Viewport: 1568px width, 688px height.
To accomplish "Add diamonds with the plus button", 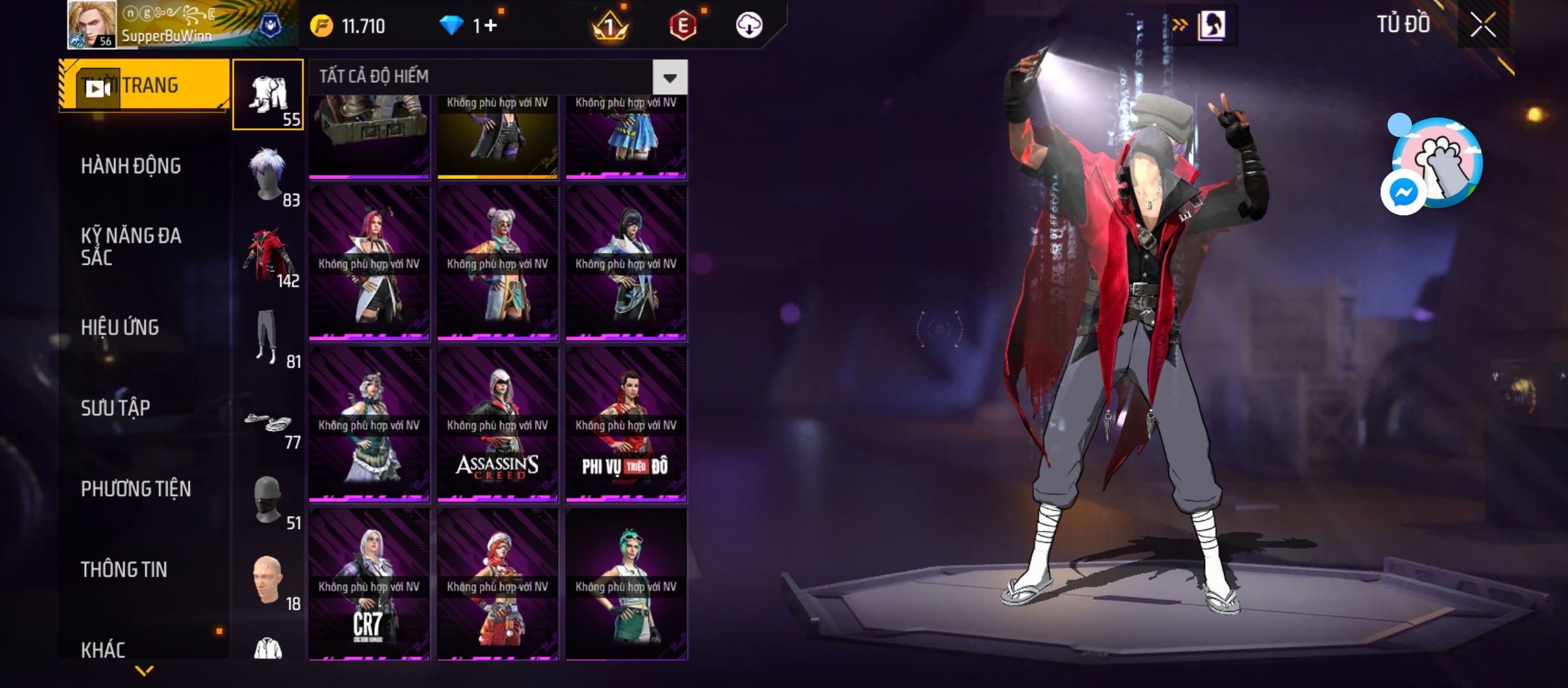I will [x=490, y=25].
